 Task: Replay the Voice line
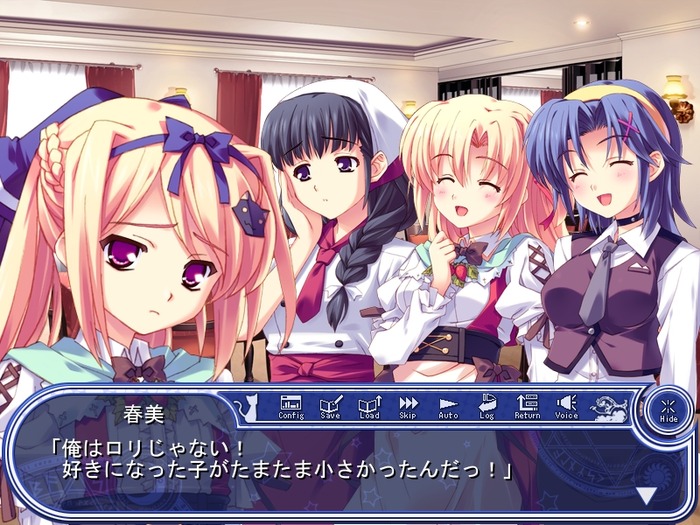coord(566,405)
